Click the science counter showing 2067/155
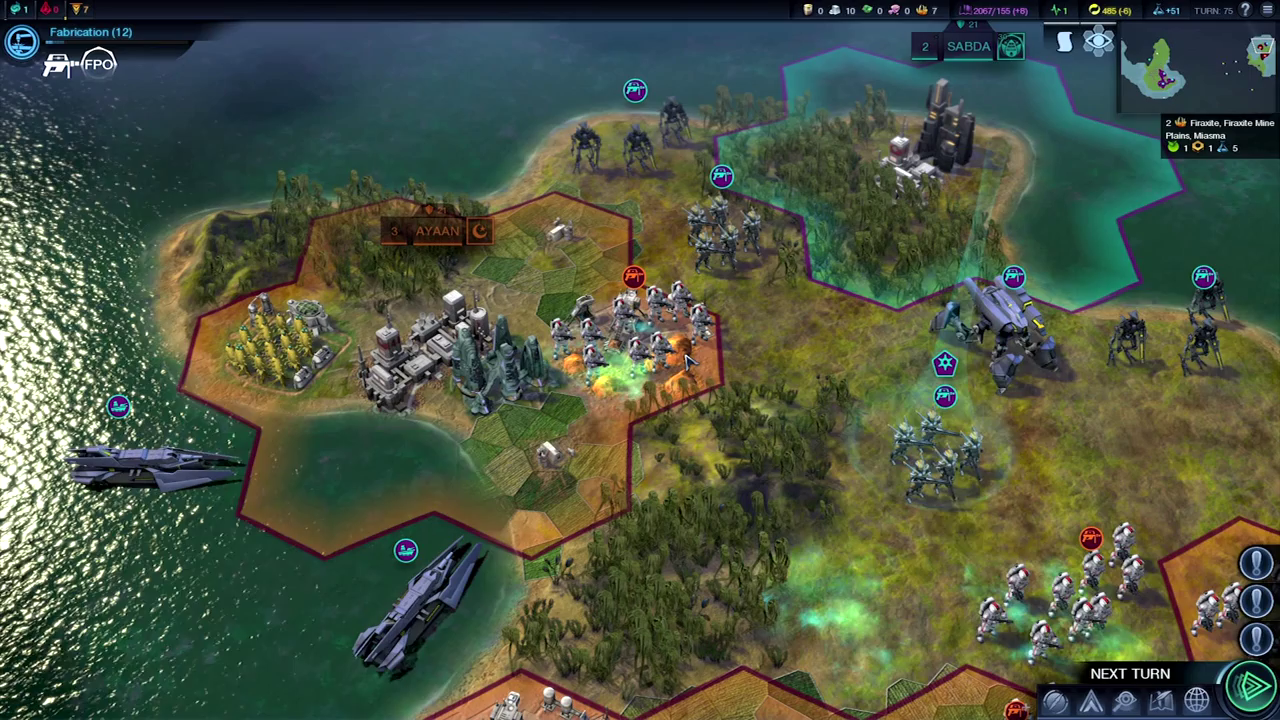The height and width of the screenshot is (720, 1280). pyautogui.click(x=995, y=10)
